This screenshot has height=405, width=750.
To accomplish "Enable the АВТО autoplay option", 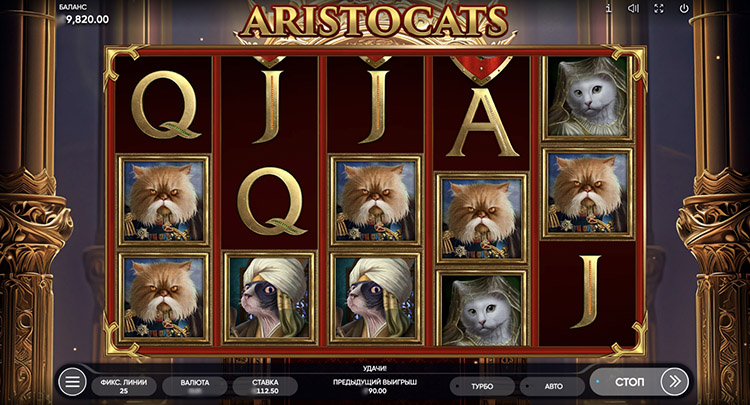I will 552,386.
